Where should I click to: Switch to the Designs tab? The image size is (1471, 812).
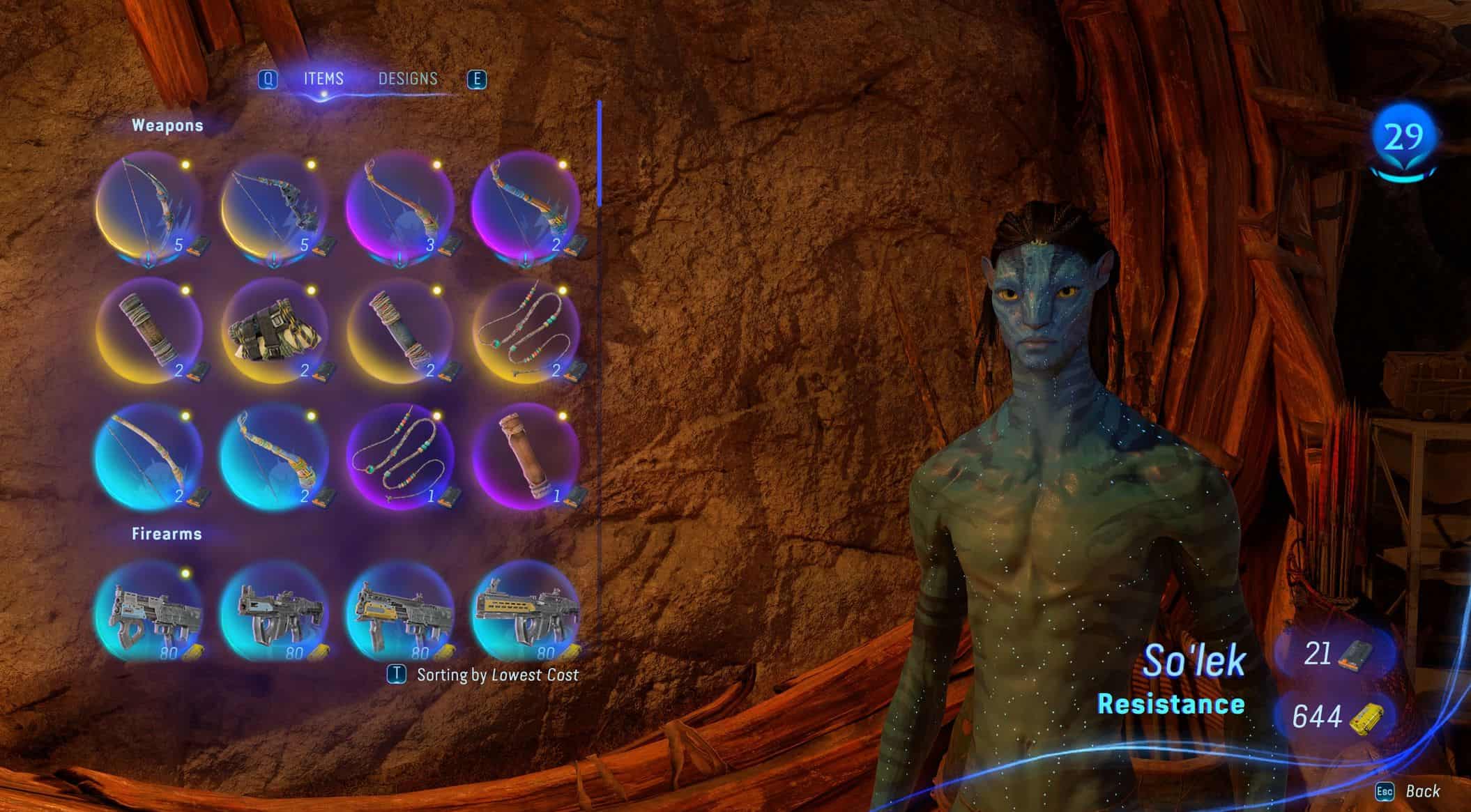pyautogui.click(x=408, y=79)
